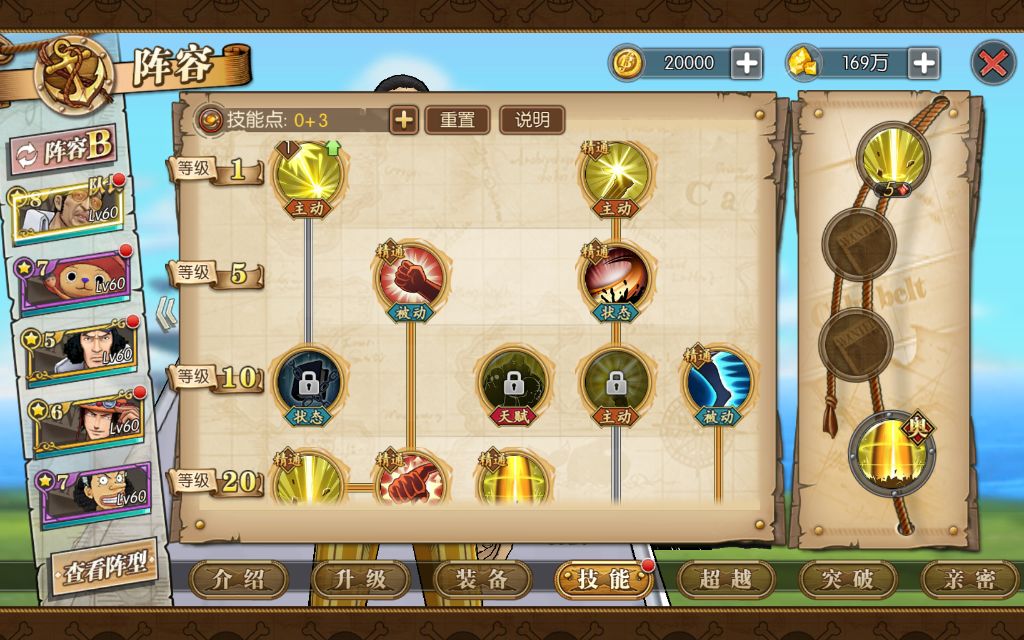Open the 突破 breakthrough tab
This screenshot has width=1024, height=640.
(847, 578)
